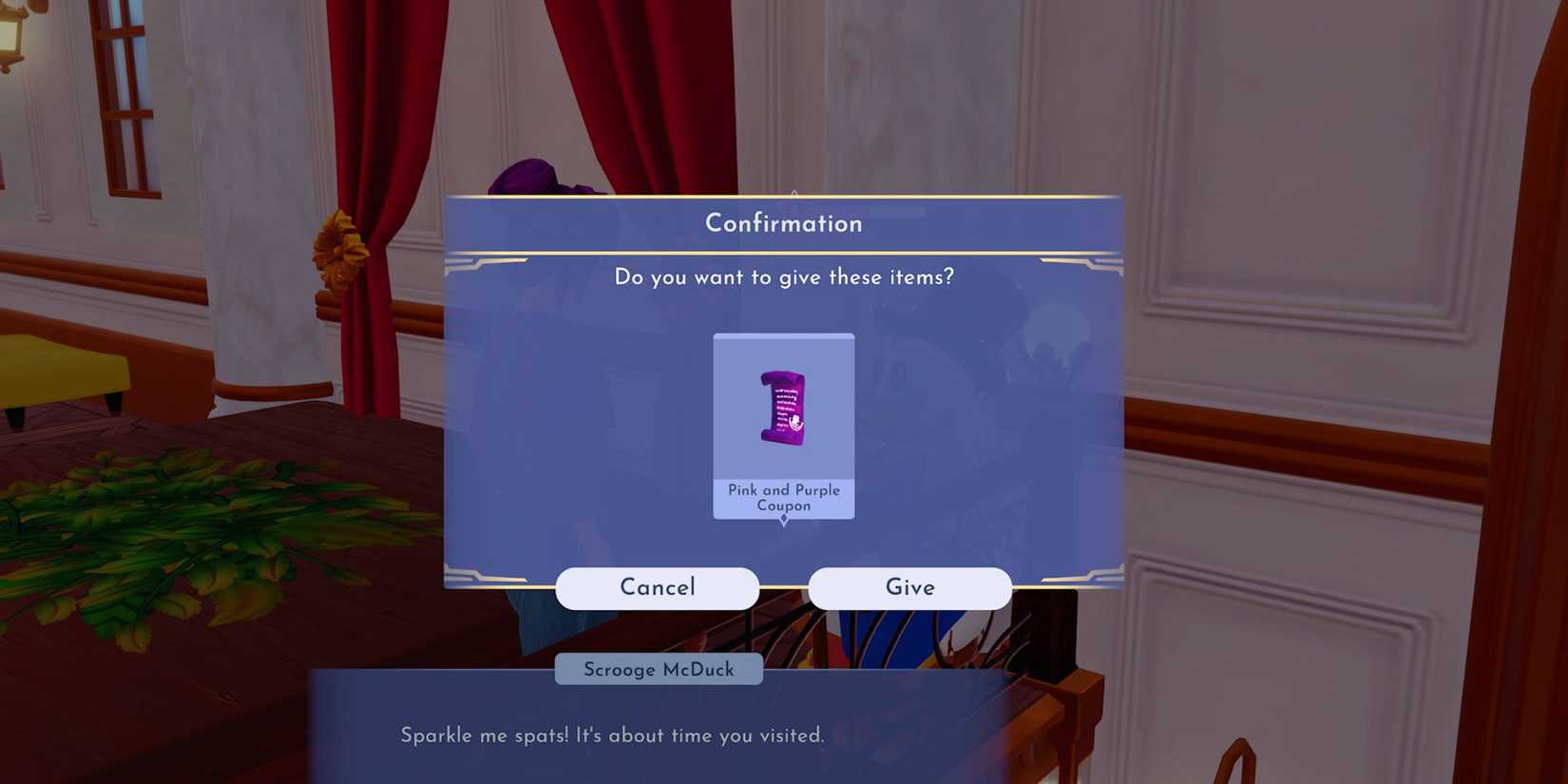Switch to the Confirmation title bar
This screenshot has height=784, width=1568.
(783, 222)
